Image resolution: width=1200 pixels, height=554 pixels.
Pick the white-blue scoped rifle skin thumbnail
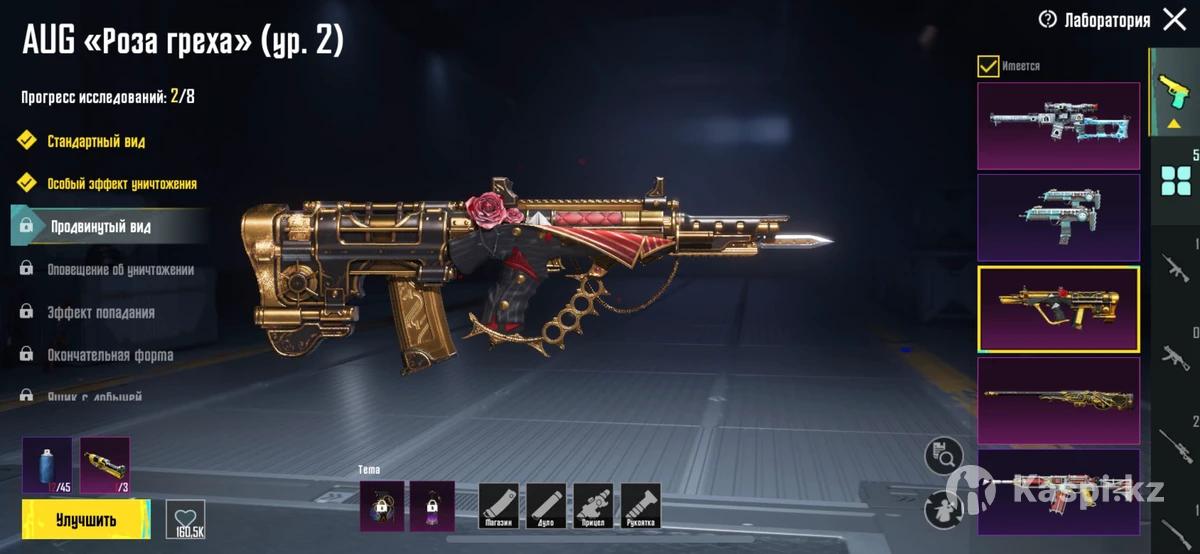click(x=1058, y=126)
